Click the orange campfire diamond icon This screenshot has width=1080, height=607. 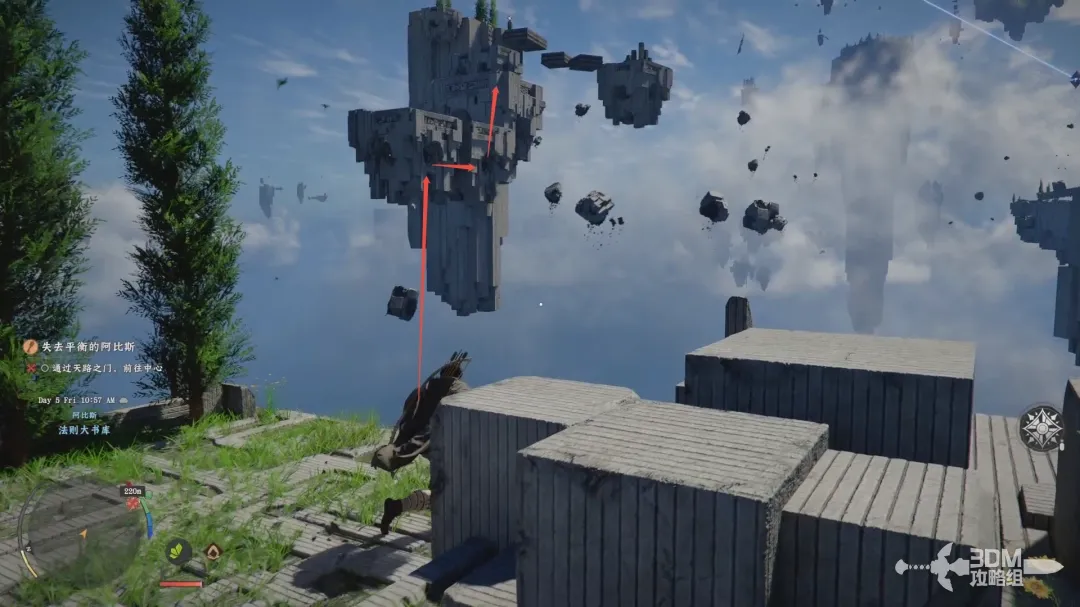(213, 551)
